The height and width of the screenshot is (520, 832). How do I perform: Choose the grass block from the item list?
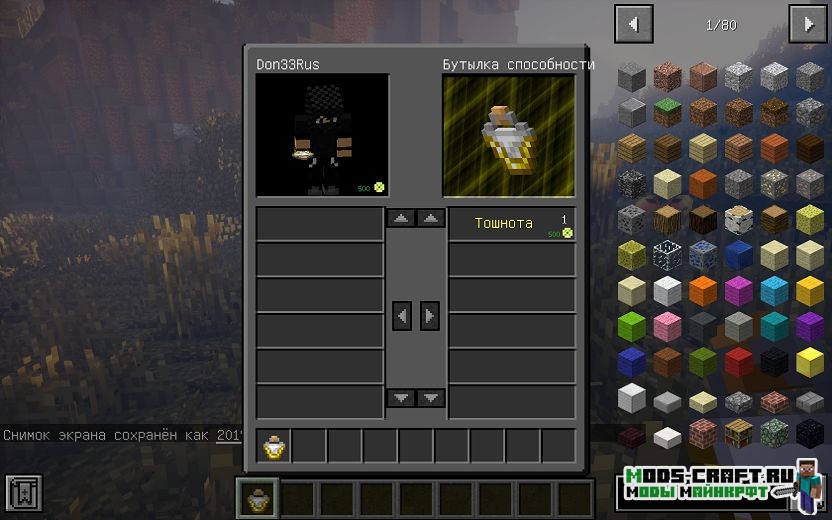(668, 110)
